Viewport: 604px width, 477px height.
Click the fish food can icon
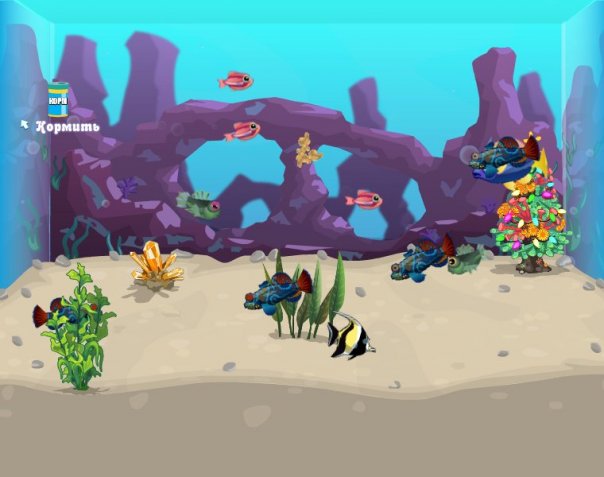coord(58,99)
